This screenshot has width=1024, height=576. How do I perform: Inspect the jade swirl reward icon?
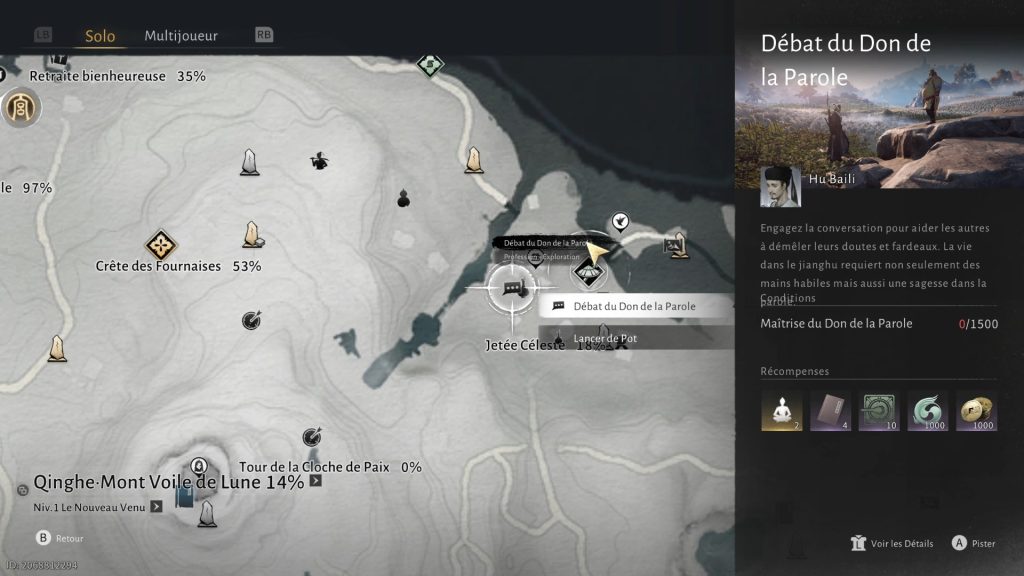928,411
